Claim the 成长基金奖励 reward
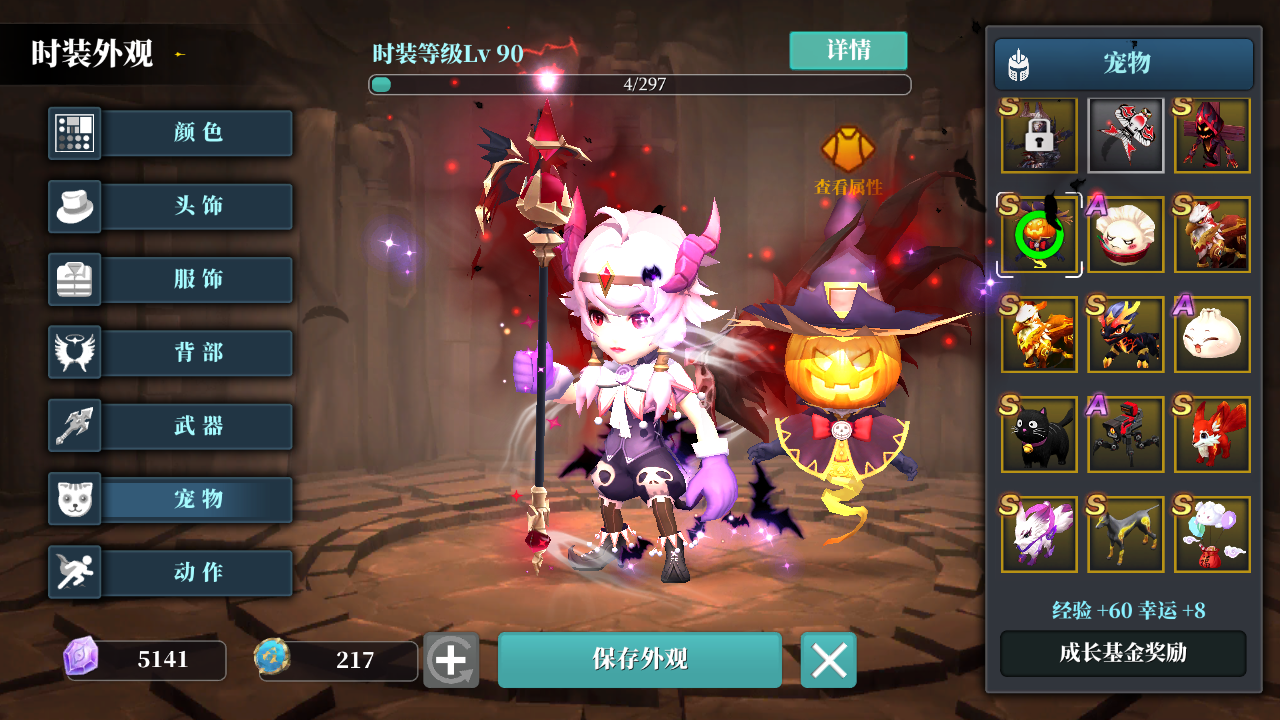The height and width of the screenshot is (720, 1280). pyautogui.click(x=1121, y=652)
